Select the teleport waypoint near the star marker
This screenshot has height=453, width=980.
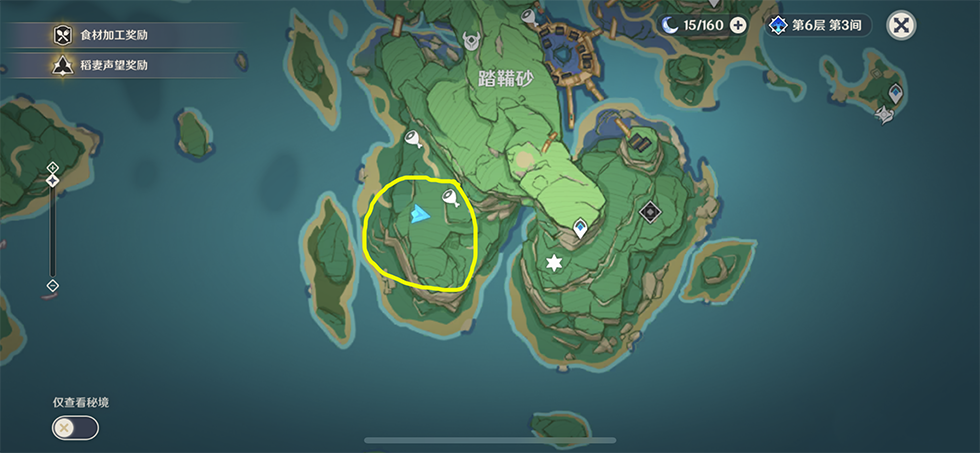pyautogui.click(x=579, y=230)
